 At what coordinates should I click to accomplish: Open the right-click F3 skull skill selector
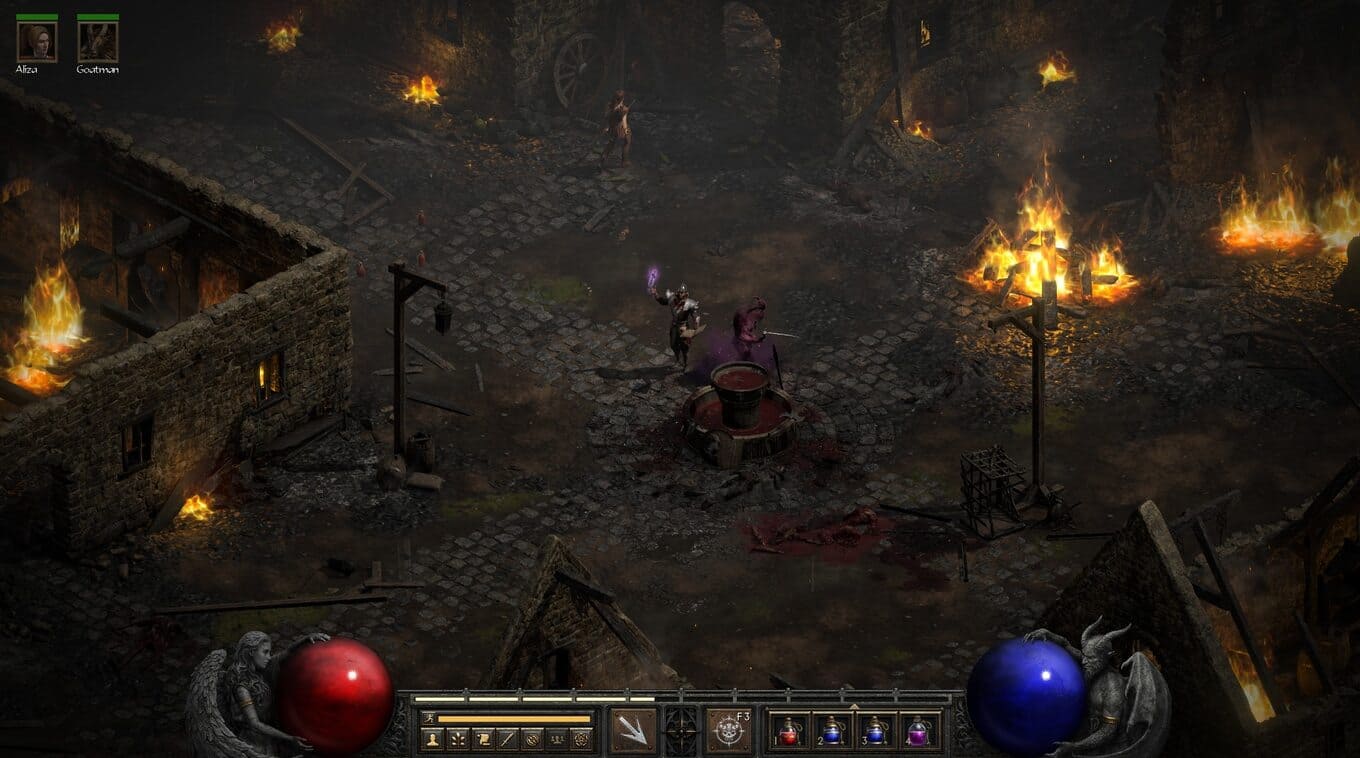(x=729, y=730)
